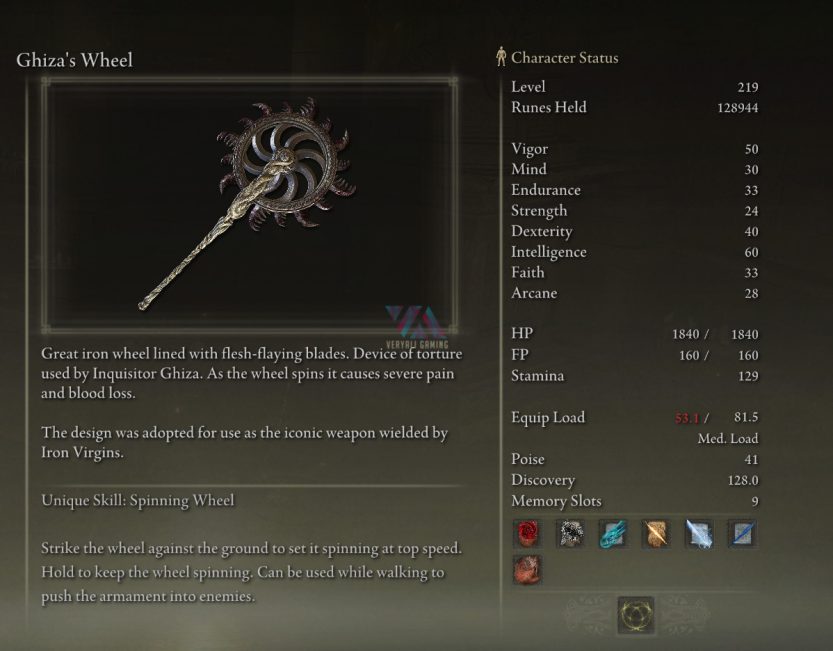Screen dimensions: 833x651
Task: Select the white-blue beam sorcery icon
Action: 699,534
